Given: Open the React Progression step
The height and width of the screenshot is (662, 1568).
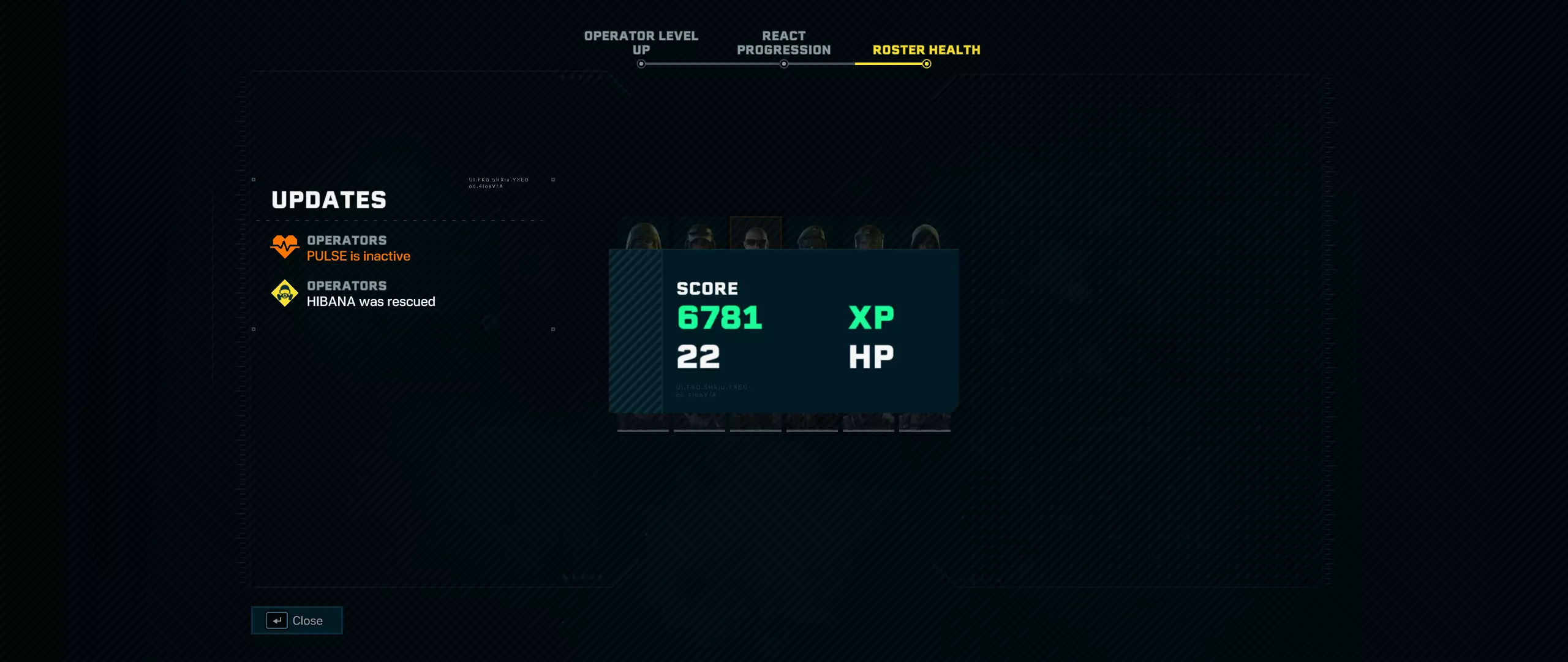Looking at the screenshot, I should (x=783, y=43).
